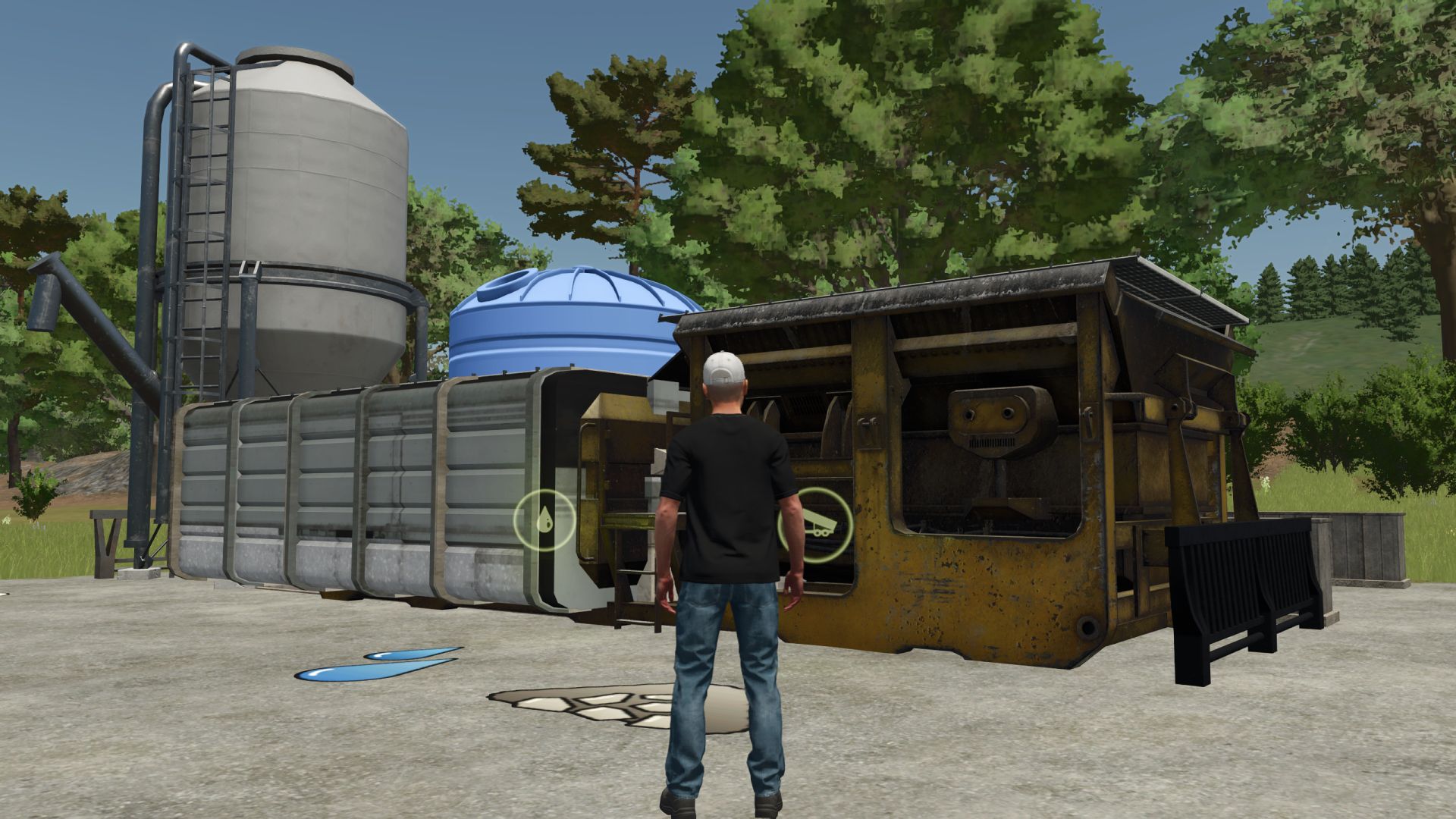Select the trailer unloading marker icon
1456x819 pixels.
(814, 523)
